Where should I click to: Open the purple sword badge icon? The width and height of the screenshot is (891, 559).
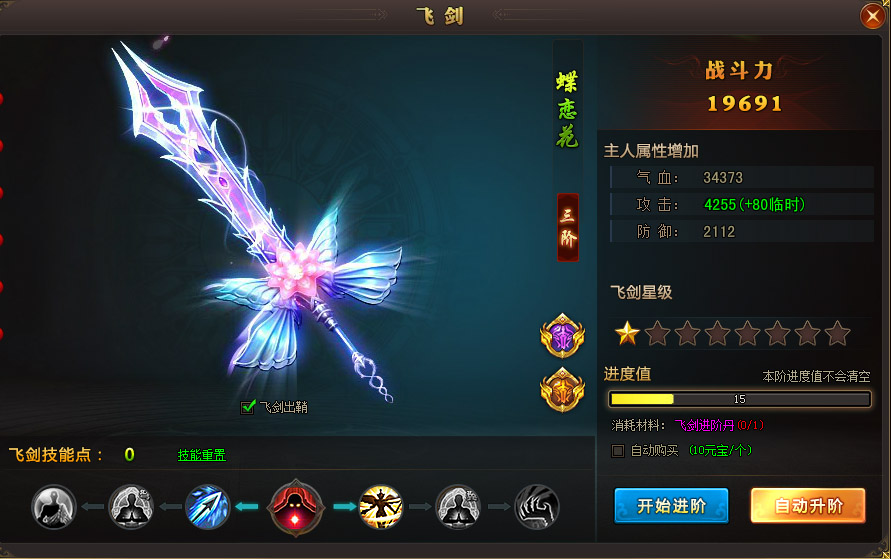[562, 336]
